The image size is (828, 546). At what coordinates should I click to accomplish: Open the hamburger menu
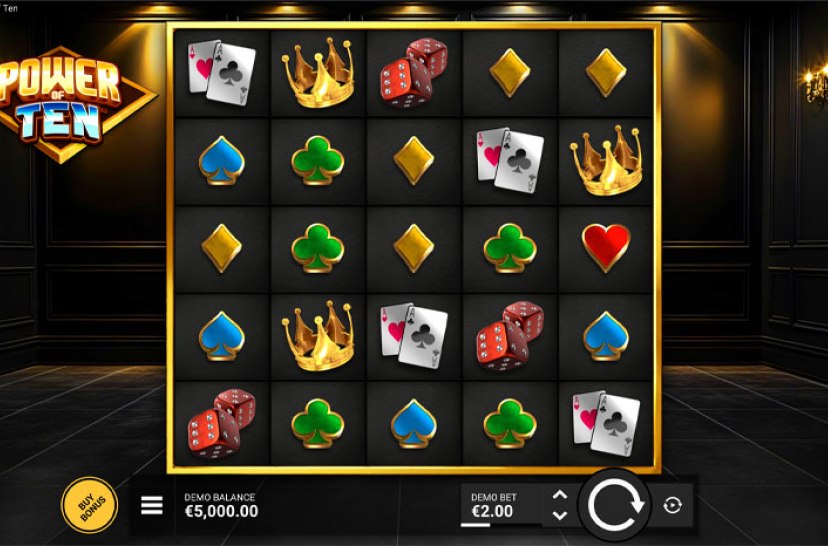(152, 505)
